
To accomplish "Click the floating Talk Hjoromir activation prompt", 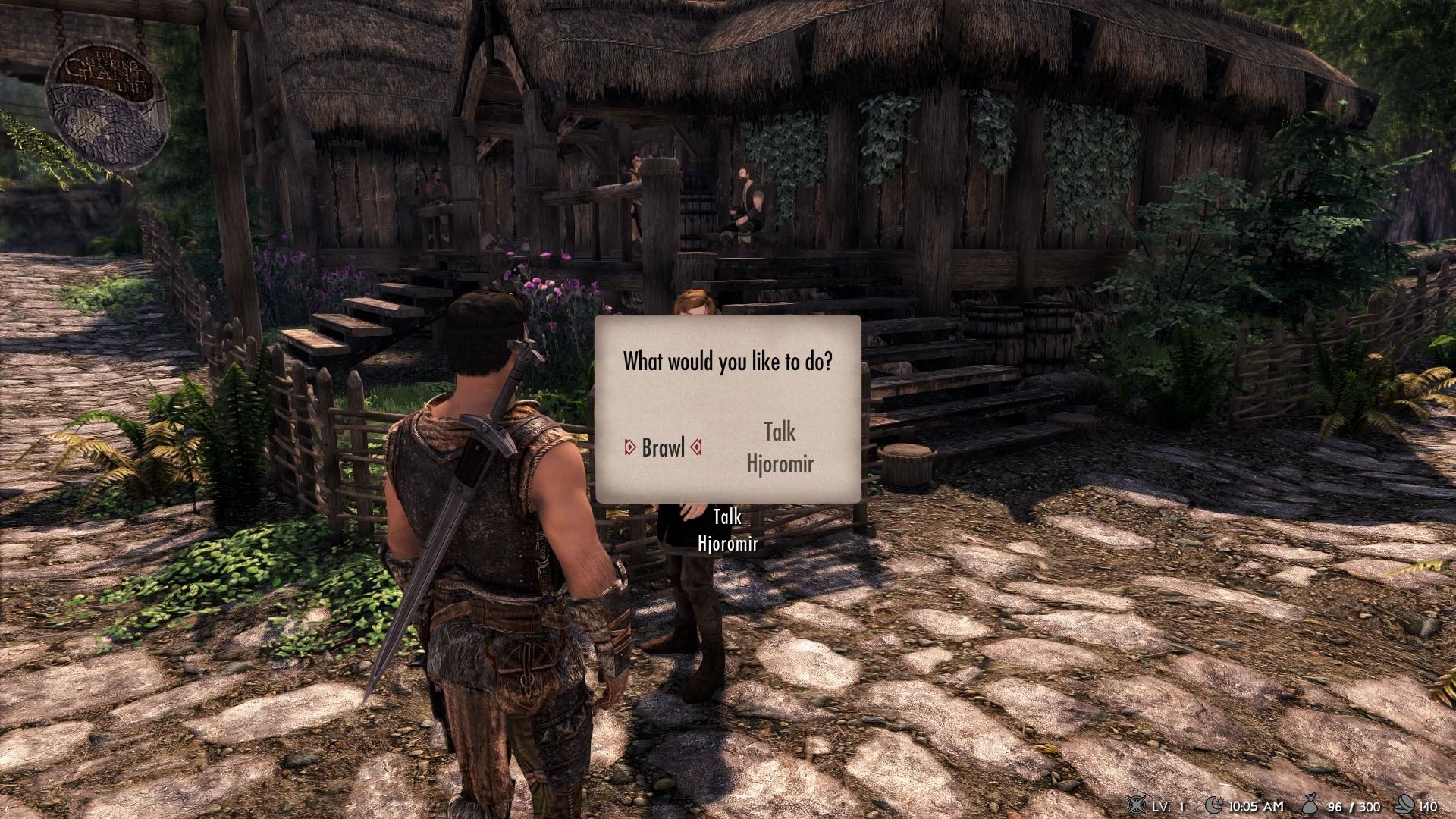I will coord(726,529).
